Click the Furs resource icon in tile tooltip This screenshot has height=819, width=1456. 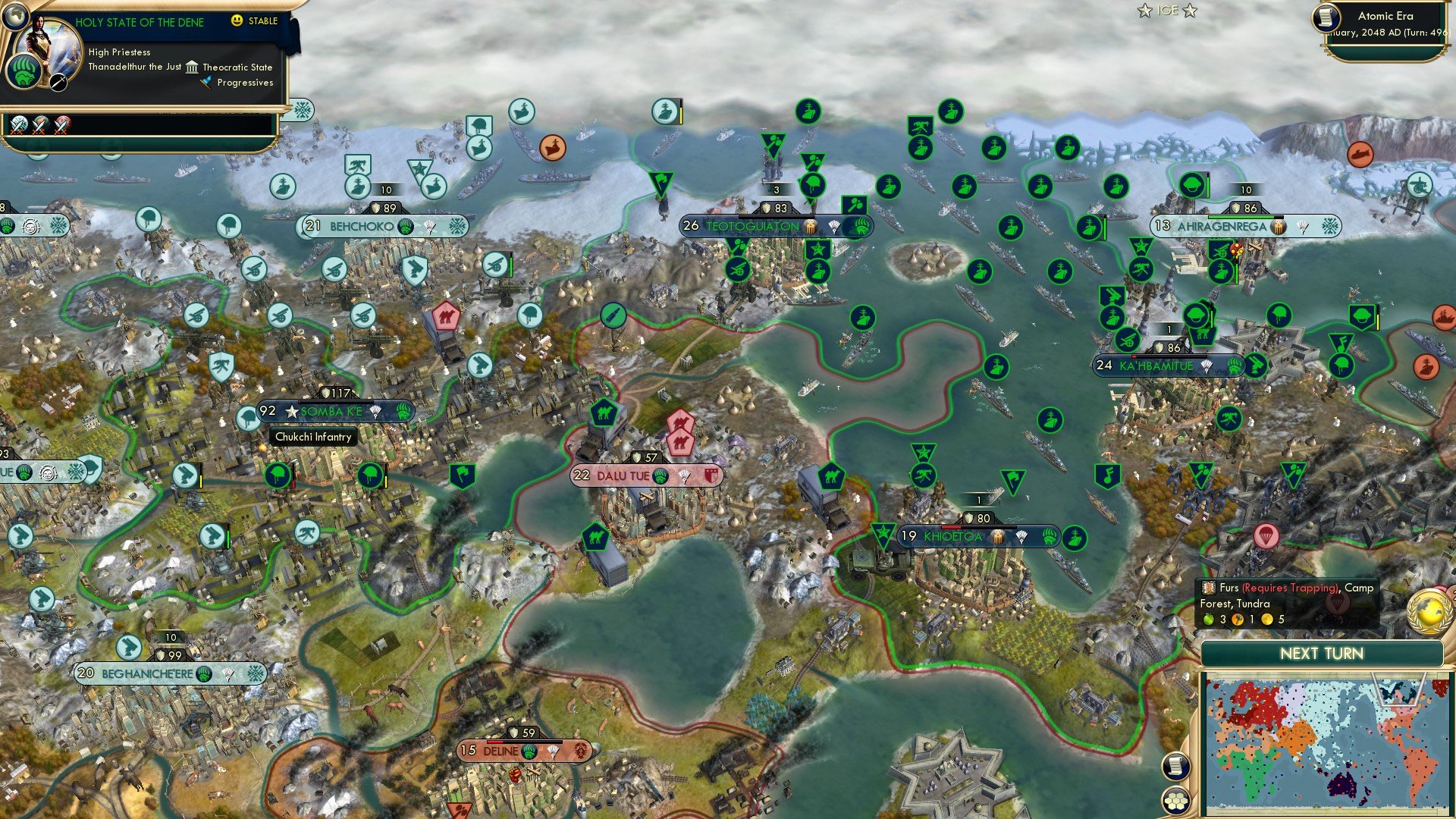click(1208, 588)
